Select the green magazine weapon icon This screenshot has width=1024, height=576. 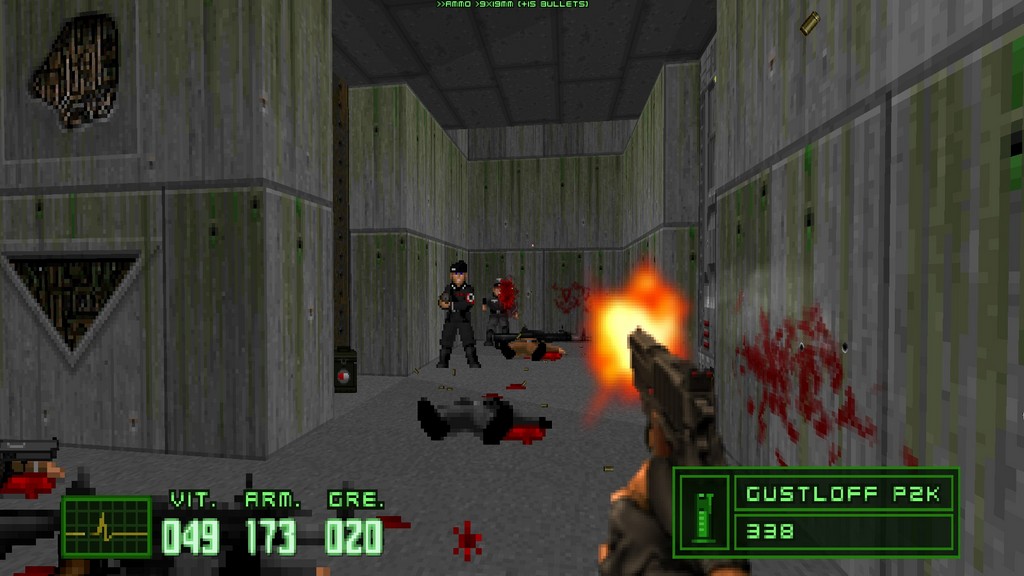(x=704, y=510)
